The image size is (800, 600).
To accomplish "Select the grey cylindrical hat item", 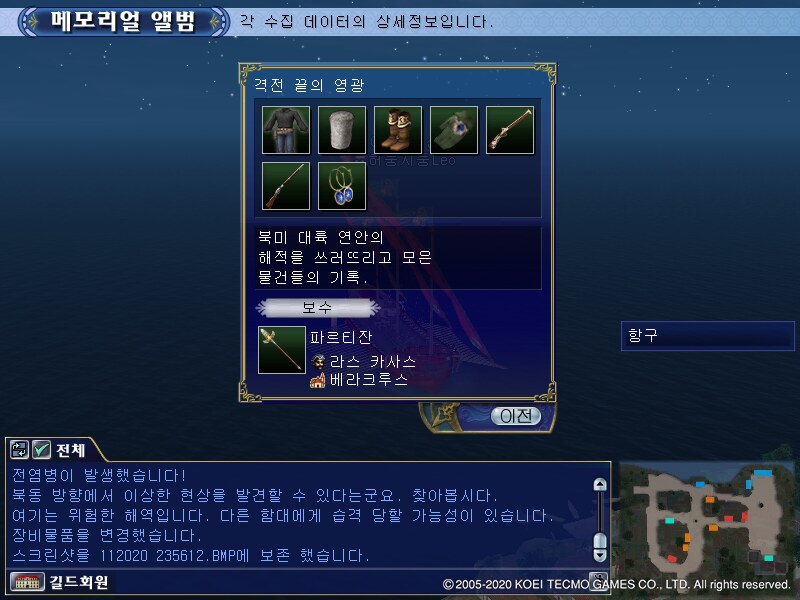I will (x=342, y=130).
